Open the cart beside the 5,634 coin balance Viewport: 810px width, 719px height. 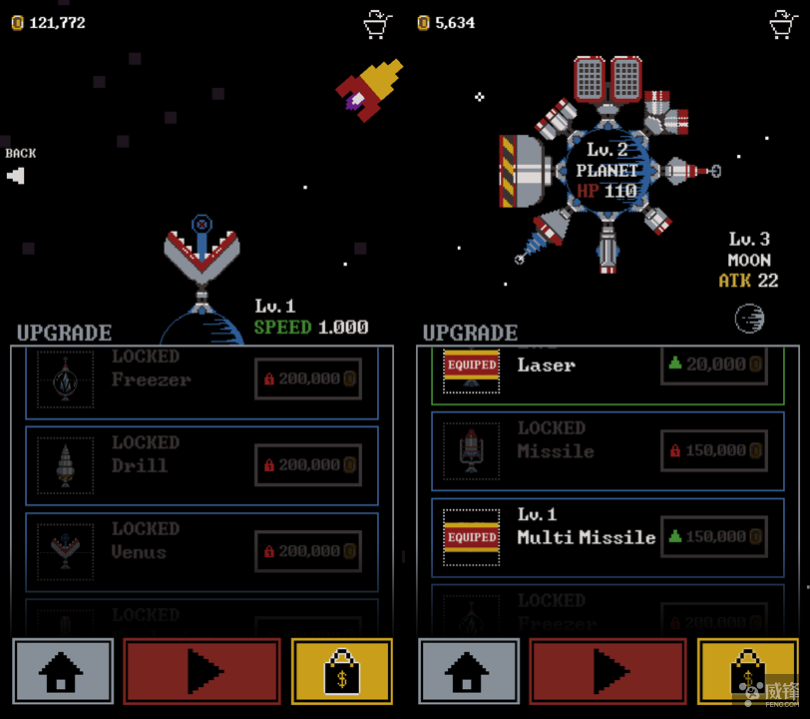(x=783, y=23)
